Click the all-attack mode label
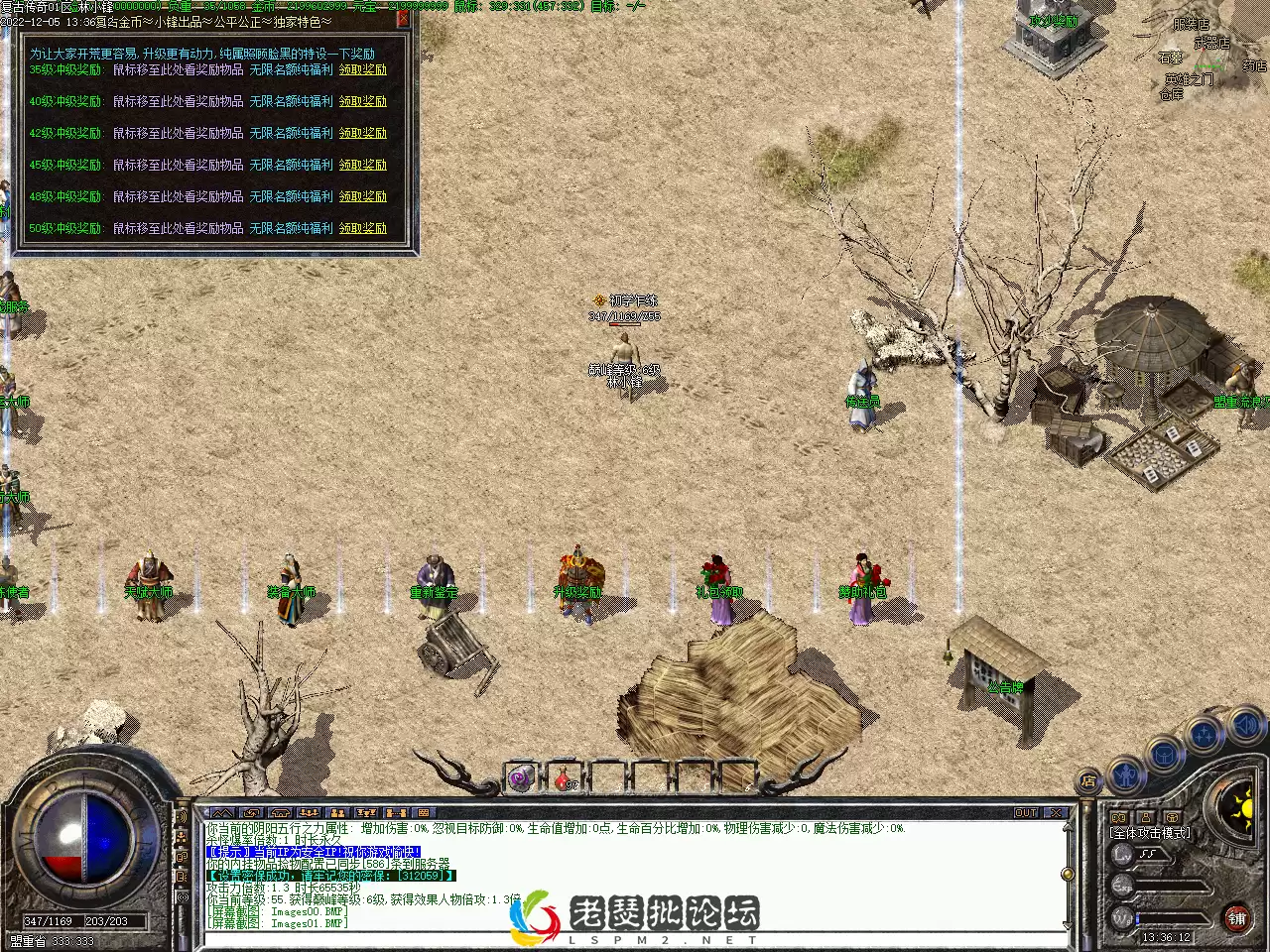This screenshot has width=1270, height=952. coord(1151,833)
